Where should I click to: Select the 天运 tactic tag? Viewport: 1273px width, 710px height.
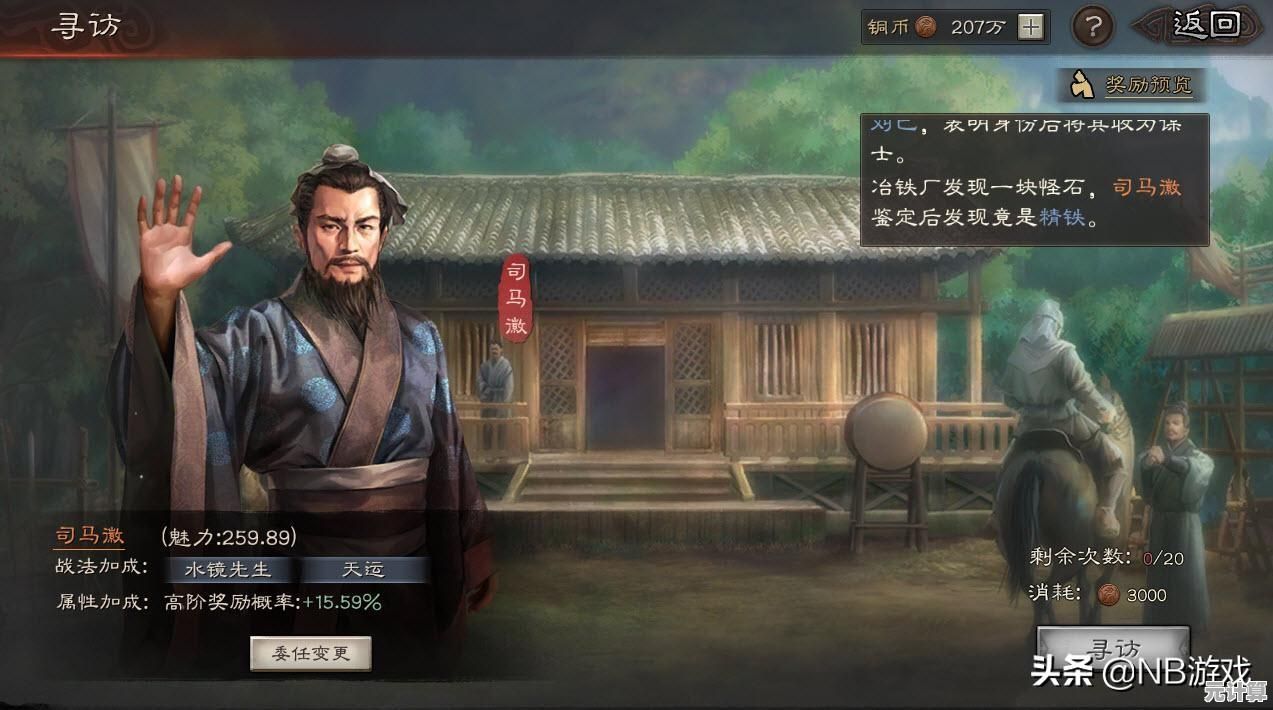363,569
